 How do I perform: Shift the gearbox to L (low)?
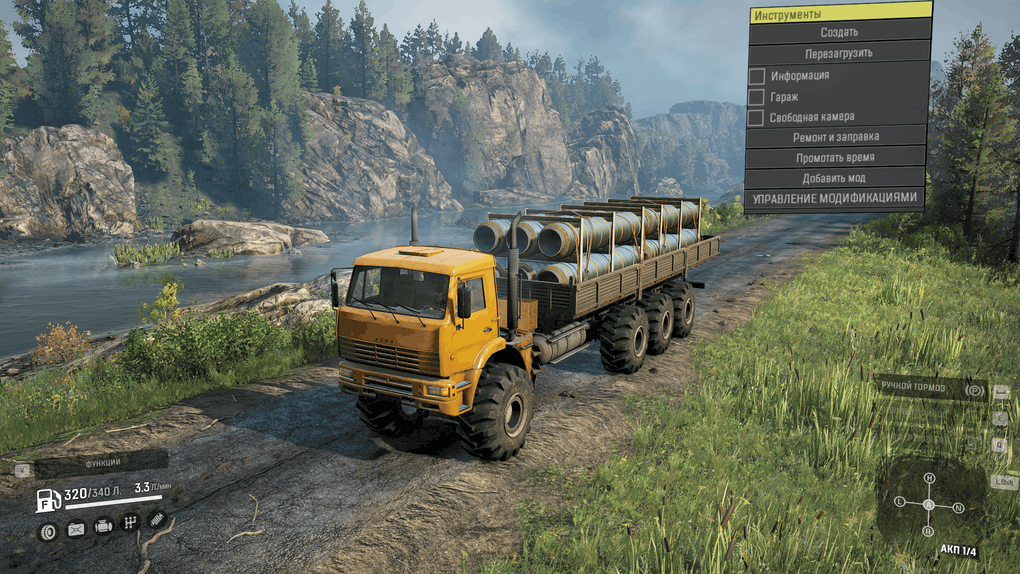tap(900, 500)
